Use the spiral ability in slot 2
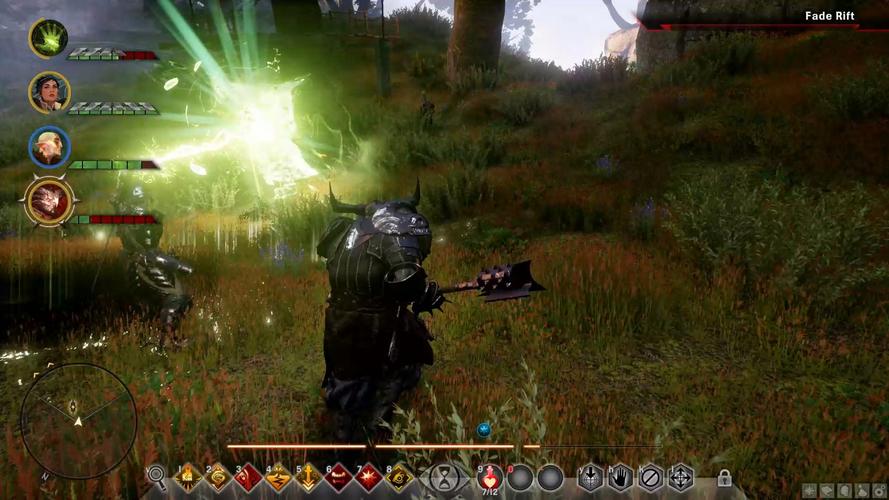 pos(219,477)
